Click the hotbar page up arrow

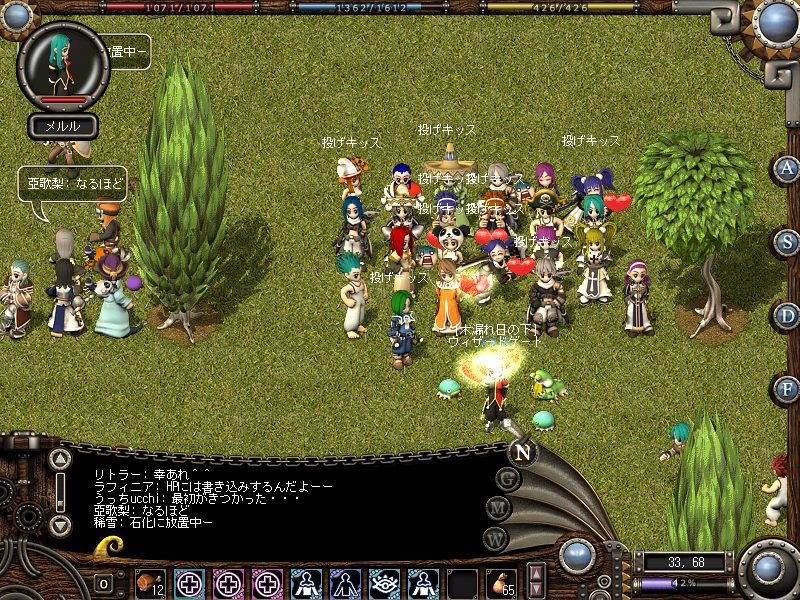pyautogui.click(x=536, y=574)
